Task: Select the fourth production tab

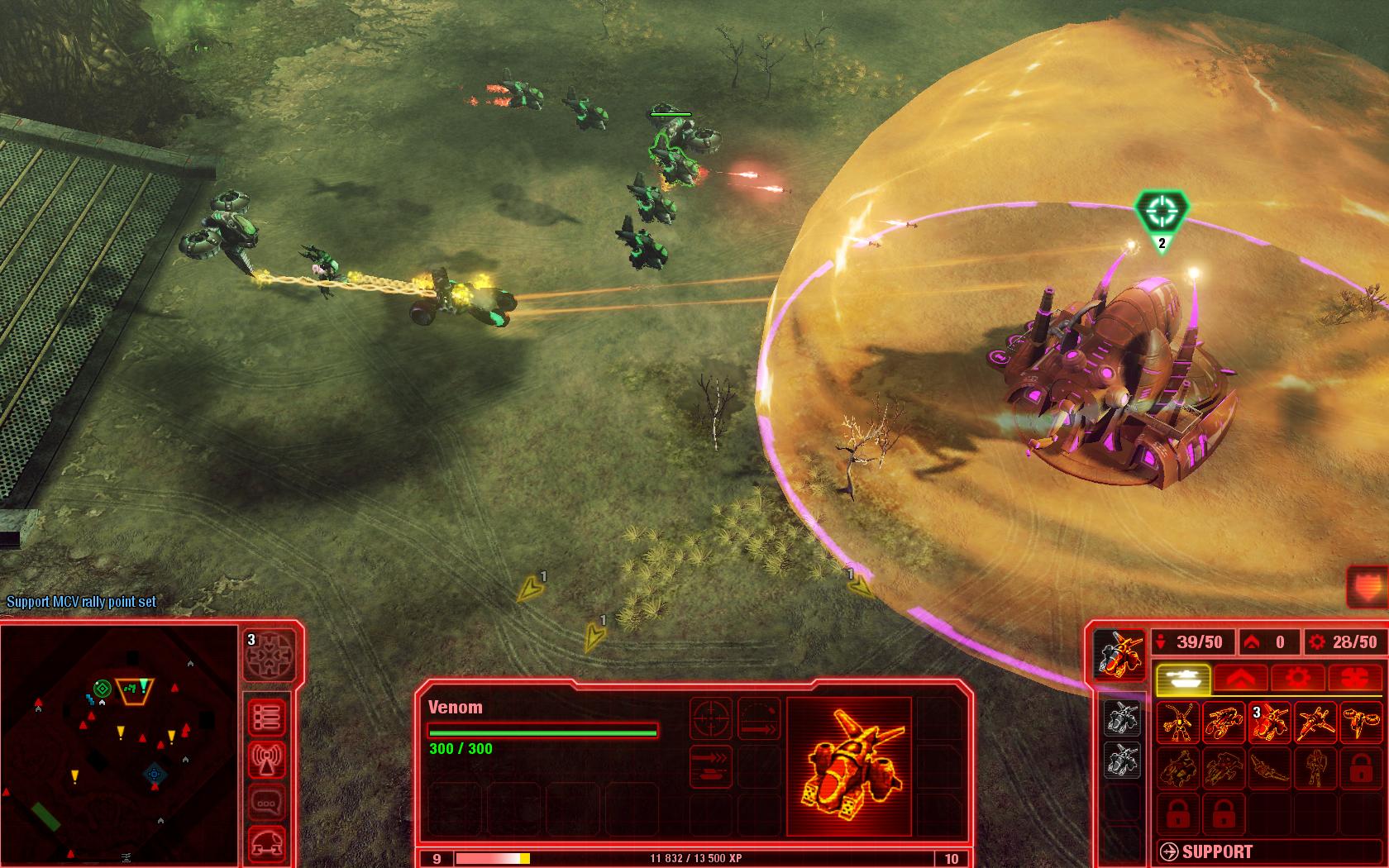Action: pos(1357,679)
